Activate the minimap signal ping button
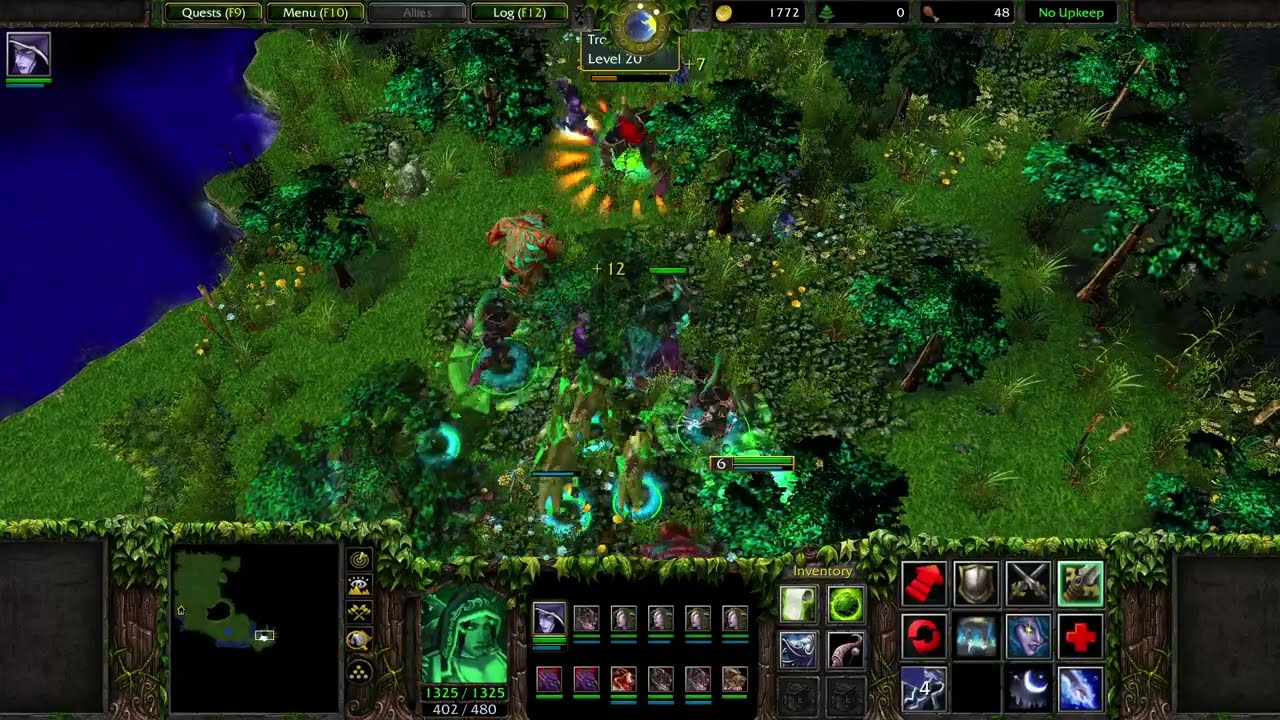This screenshot has width=1280, height=720. point(359,560)
